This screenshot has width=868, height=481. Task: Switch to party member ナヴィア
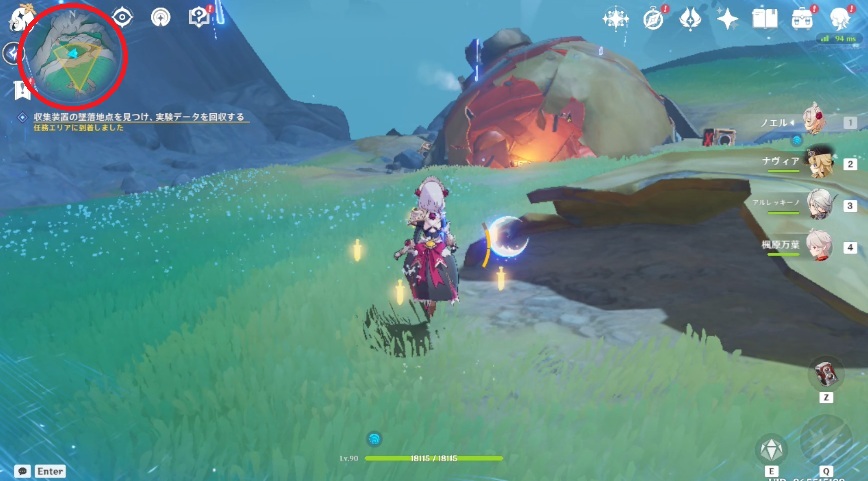(x=810, y=163)
